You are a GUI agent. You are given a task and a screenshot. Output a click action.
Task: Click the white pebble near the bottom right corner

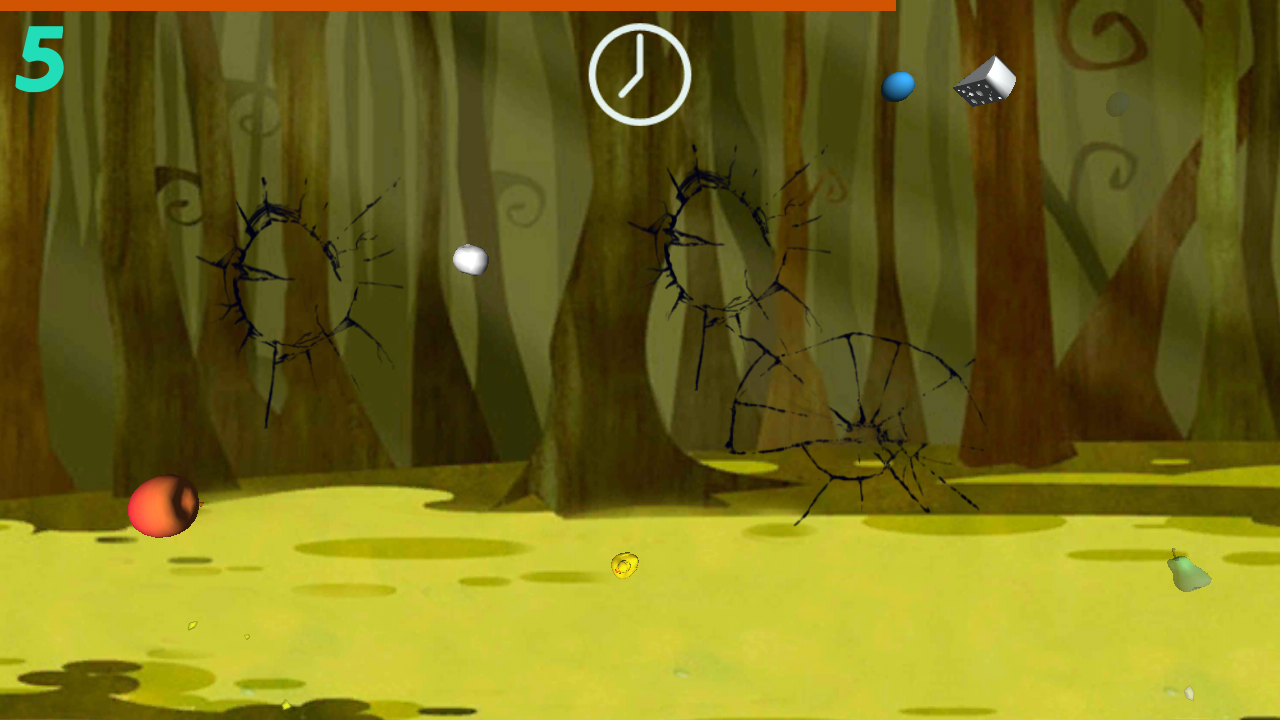coord(1189,693)
